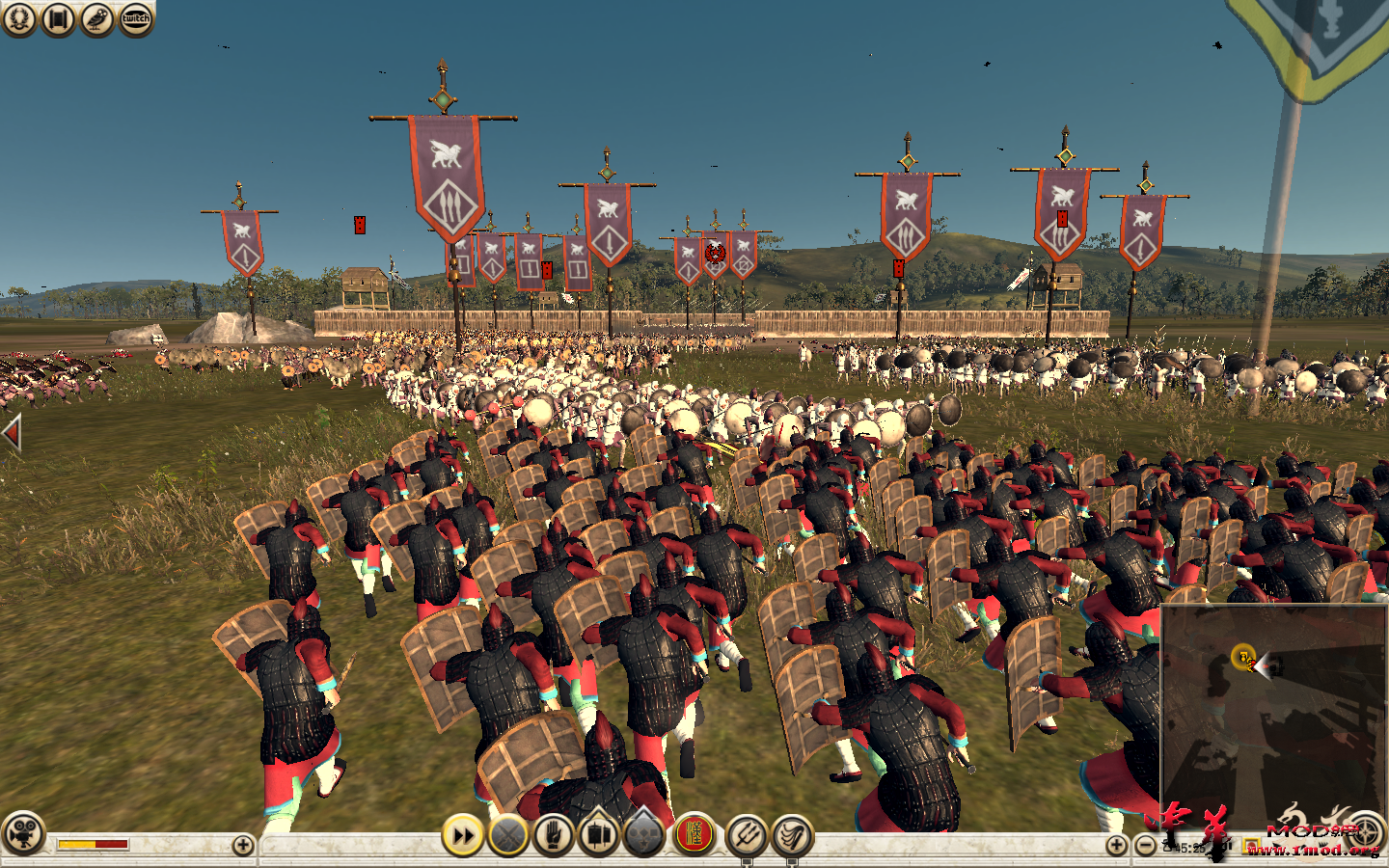The image size is (1389, 868).
Task: Toggle fast-forward battle speed
Action: (461, 835)
